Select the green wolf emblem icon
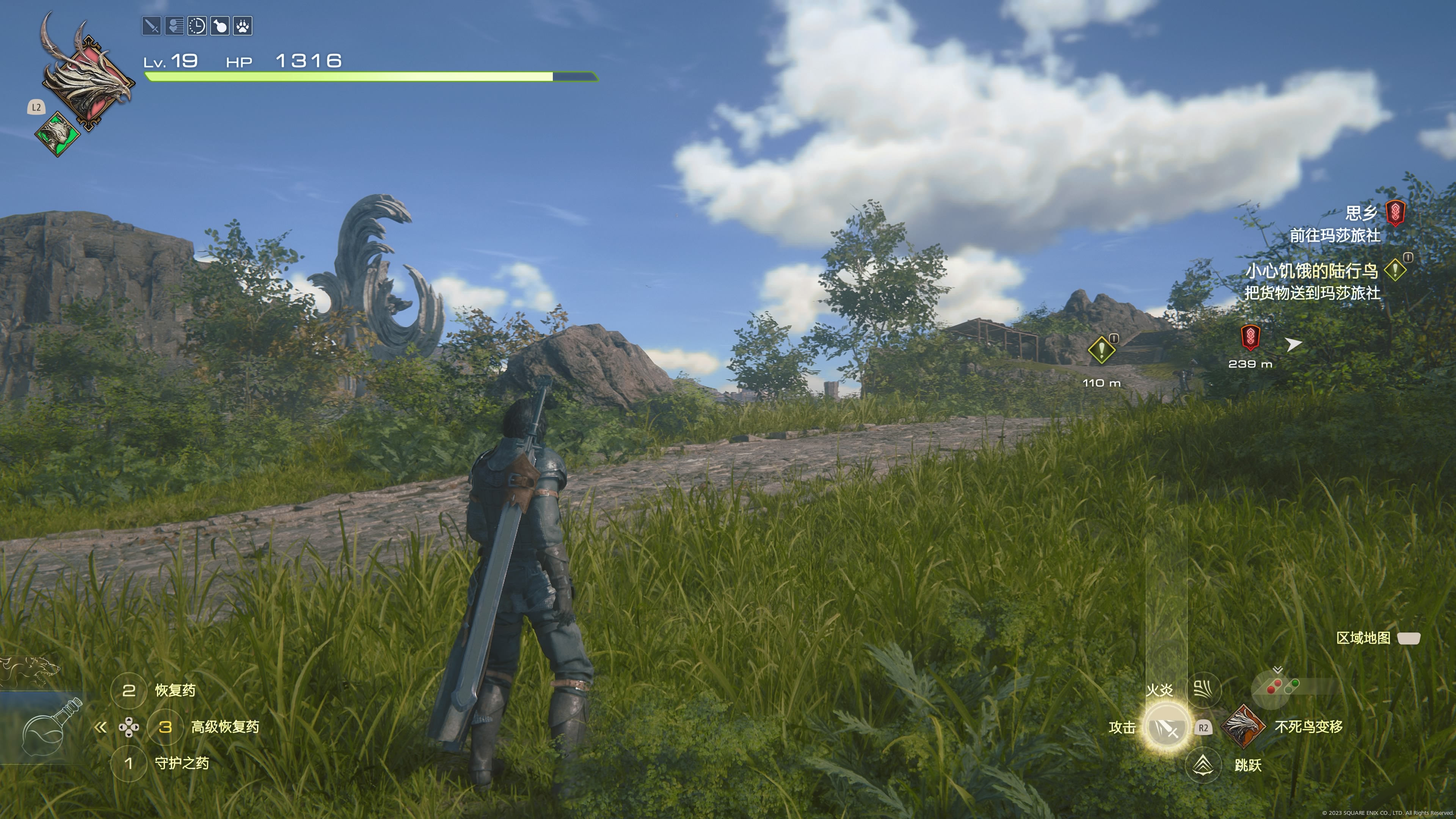Screen dimensions: 1456x819 pyautogui.click(x=57, y=134)
